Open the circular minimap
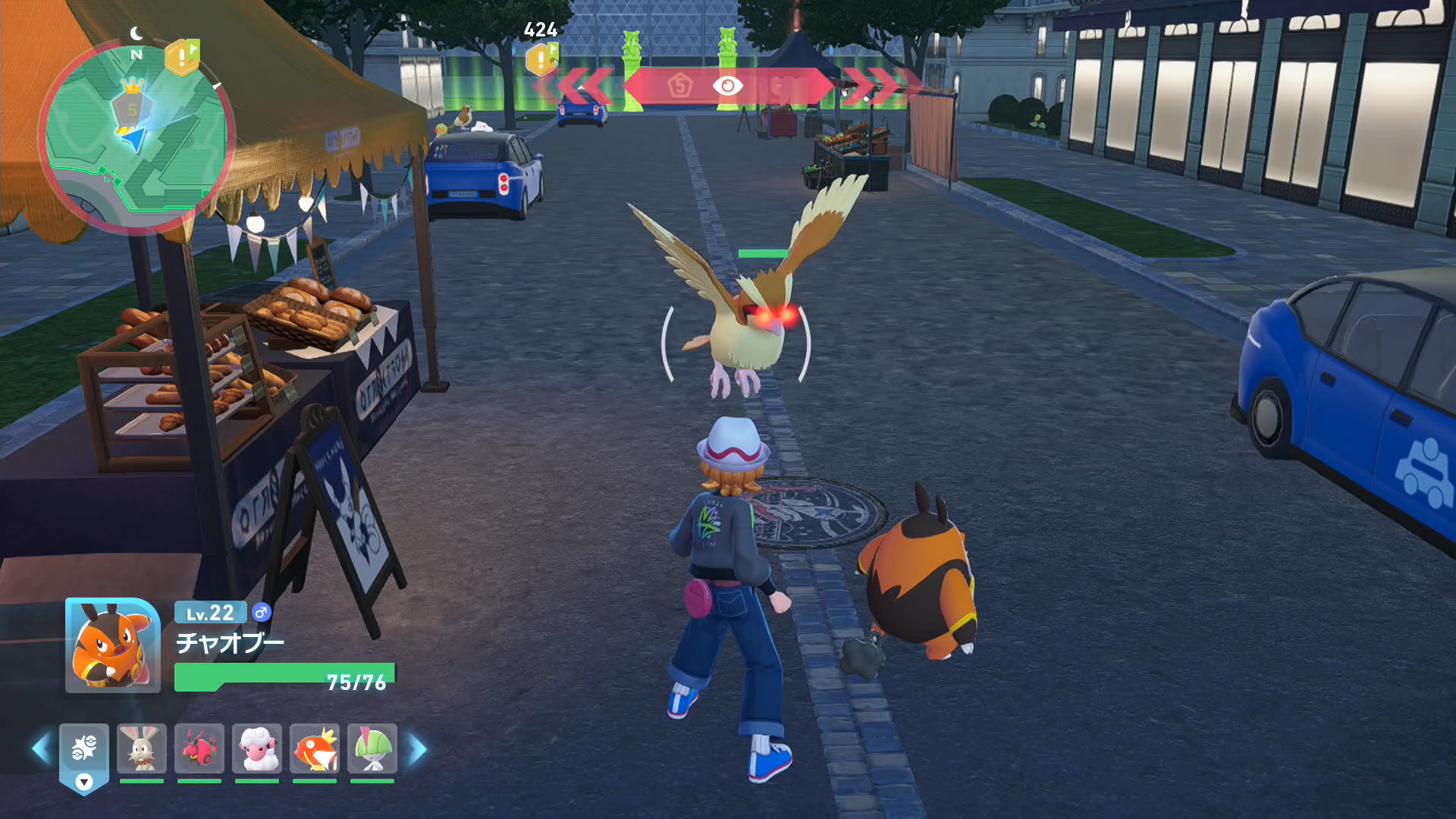Viewport: 1456px width, 819px height. click(136, 138)
